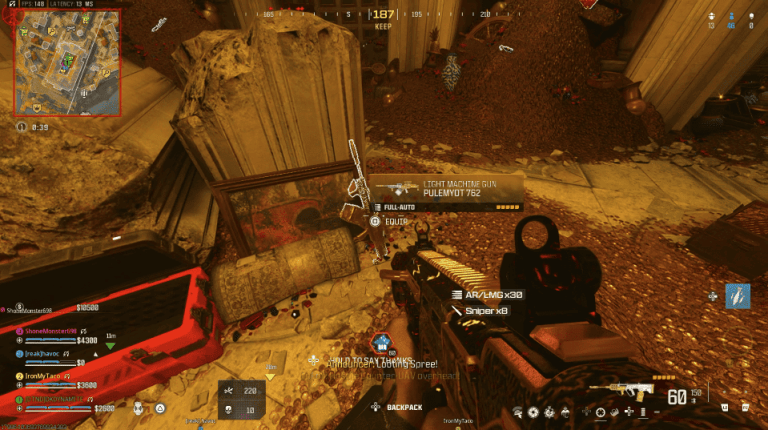Click the gas mask icon
This screenshot has height=430, width=768.
(x=138, y=408)
